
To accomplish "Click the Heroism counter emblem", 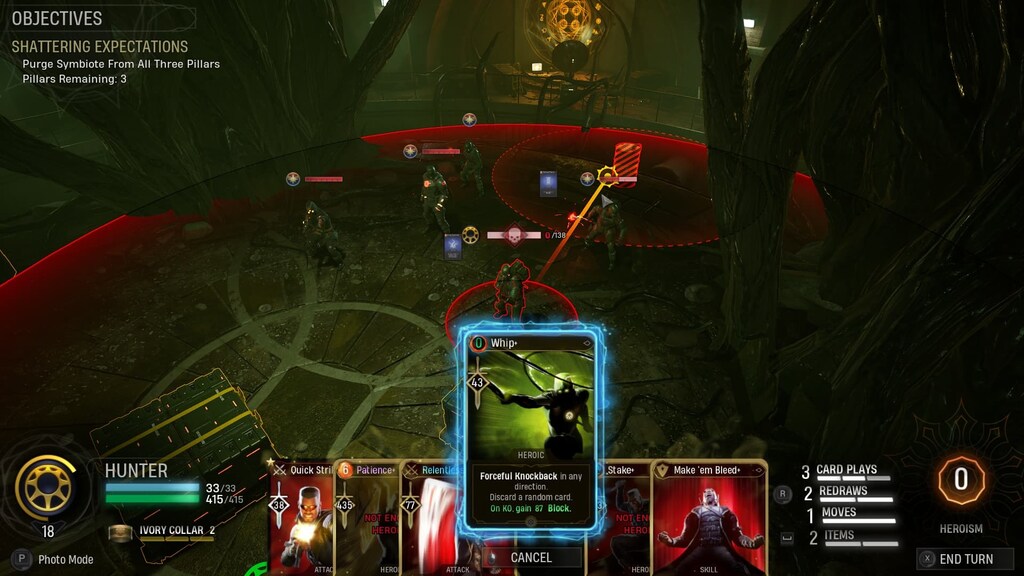I will click(960, 480).
